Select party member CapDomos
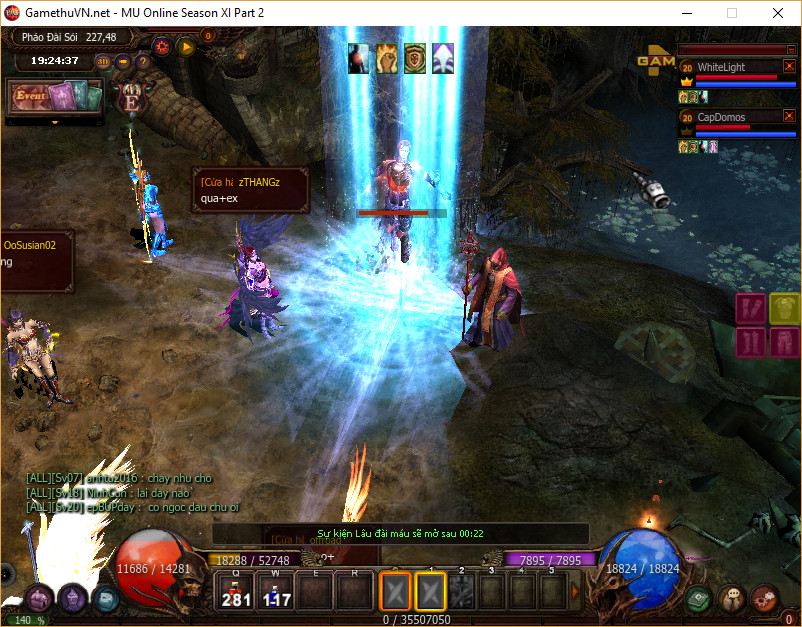The image size is (802, 627). (722, 117)
